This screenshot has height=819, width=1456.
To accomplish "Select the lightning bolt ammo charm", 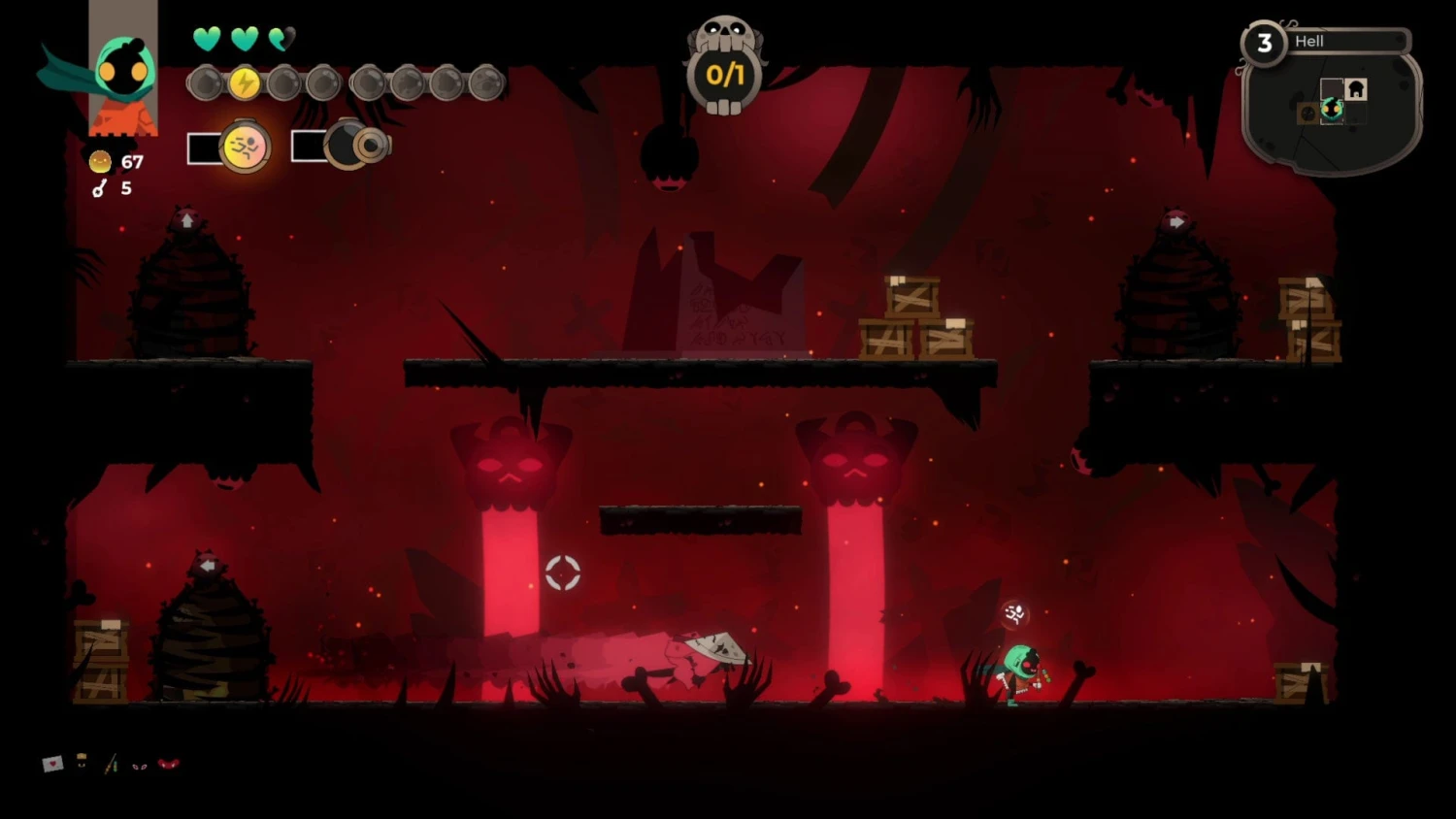I will pos(243,83).
